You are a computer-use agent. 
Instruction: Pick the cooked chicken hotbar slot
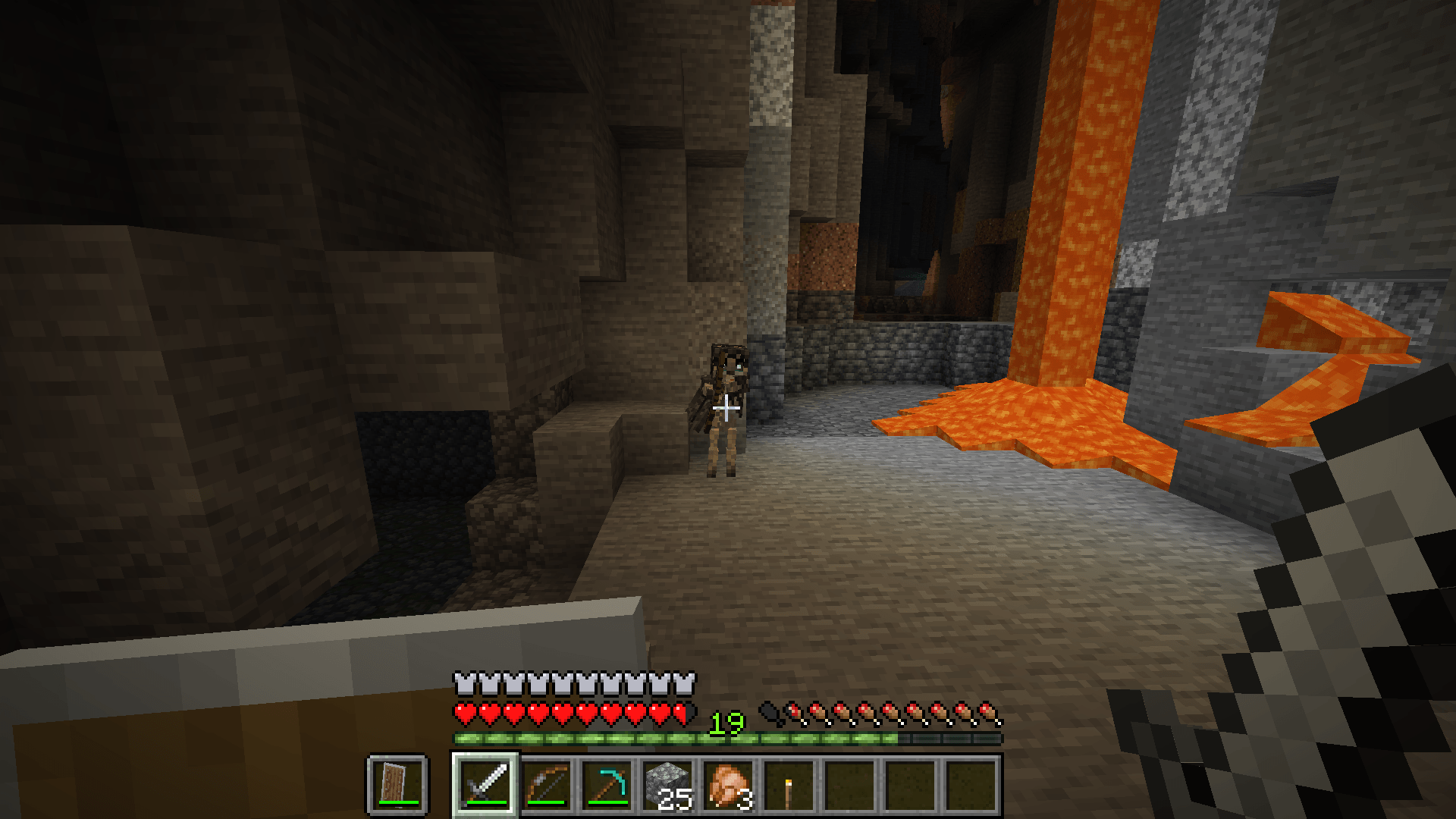pyautogui.click(x=729, y=784)
